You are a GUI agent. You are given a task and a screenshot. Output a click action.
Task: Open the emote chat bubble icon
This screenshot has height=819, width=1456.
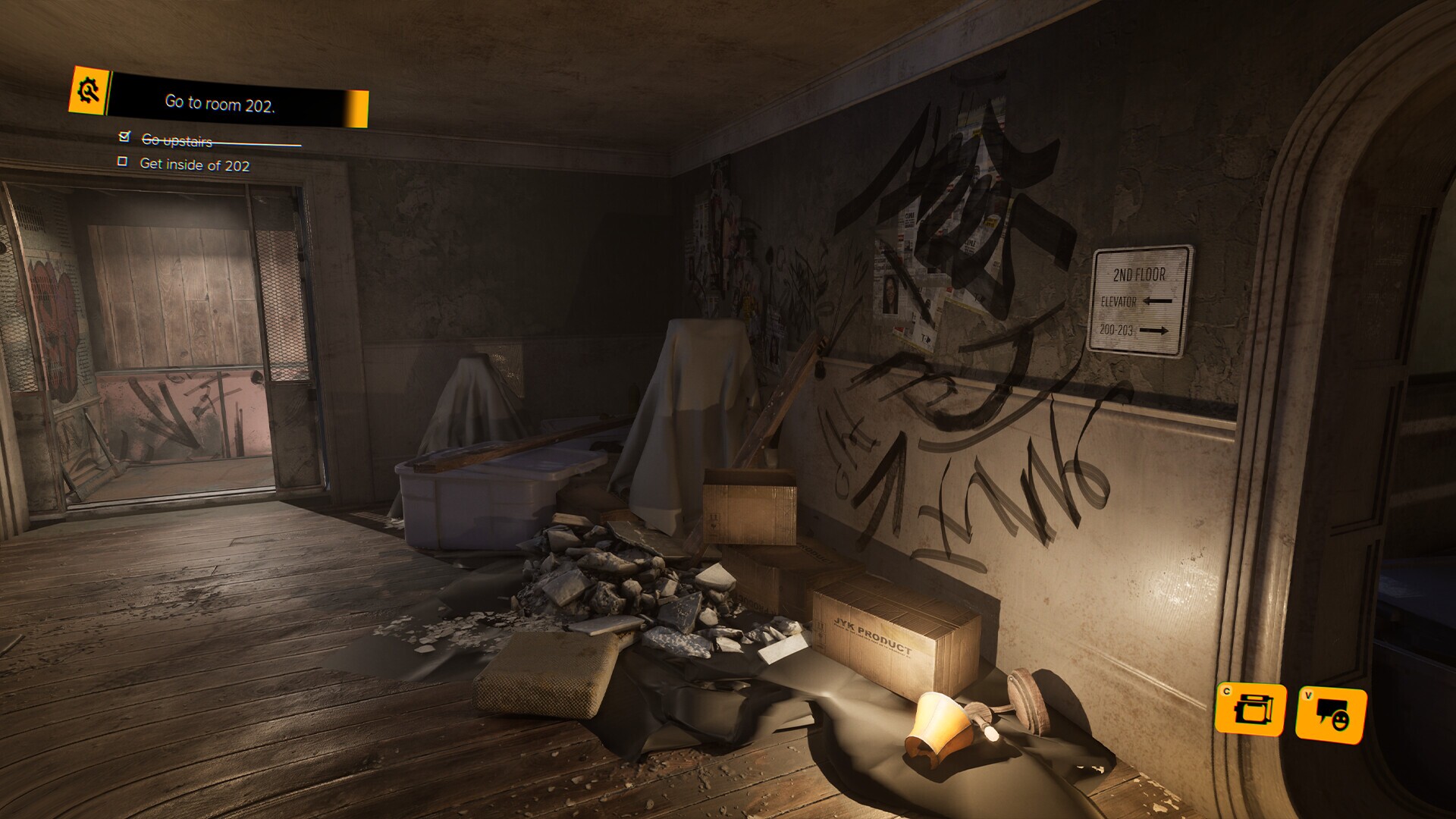pos(1330,714)
